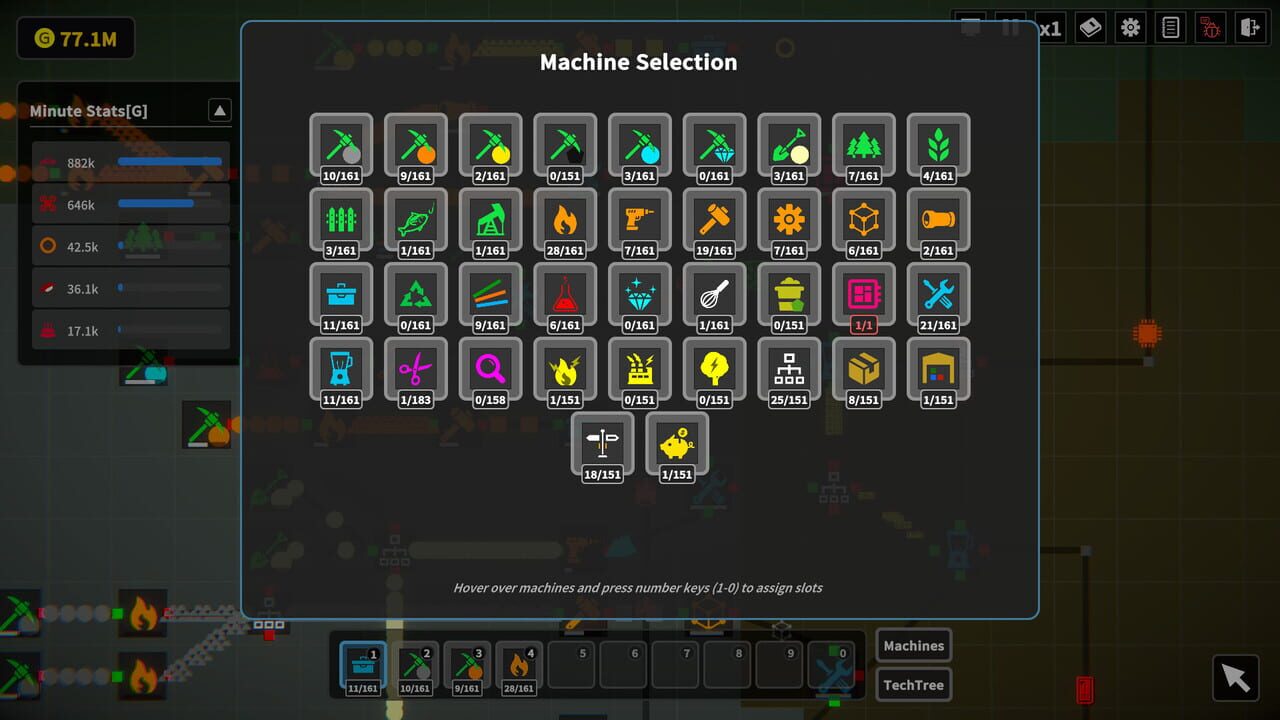The height and width of the screenshot is (720, 1280).
Task: Select the flame furnace machine
Action: tap(565, 220)
